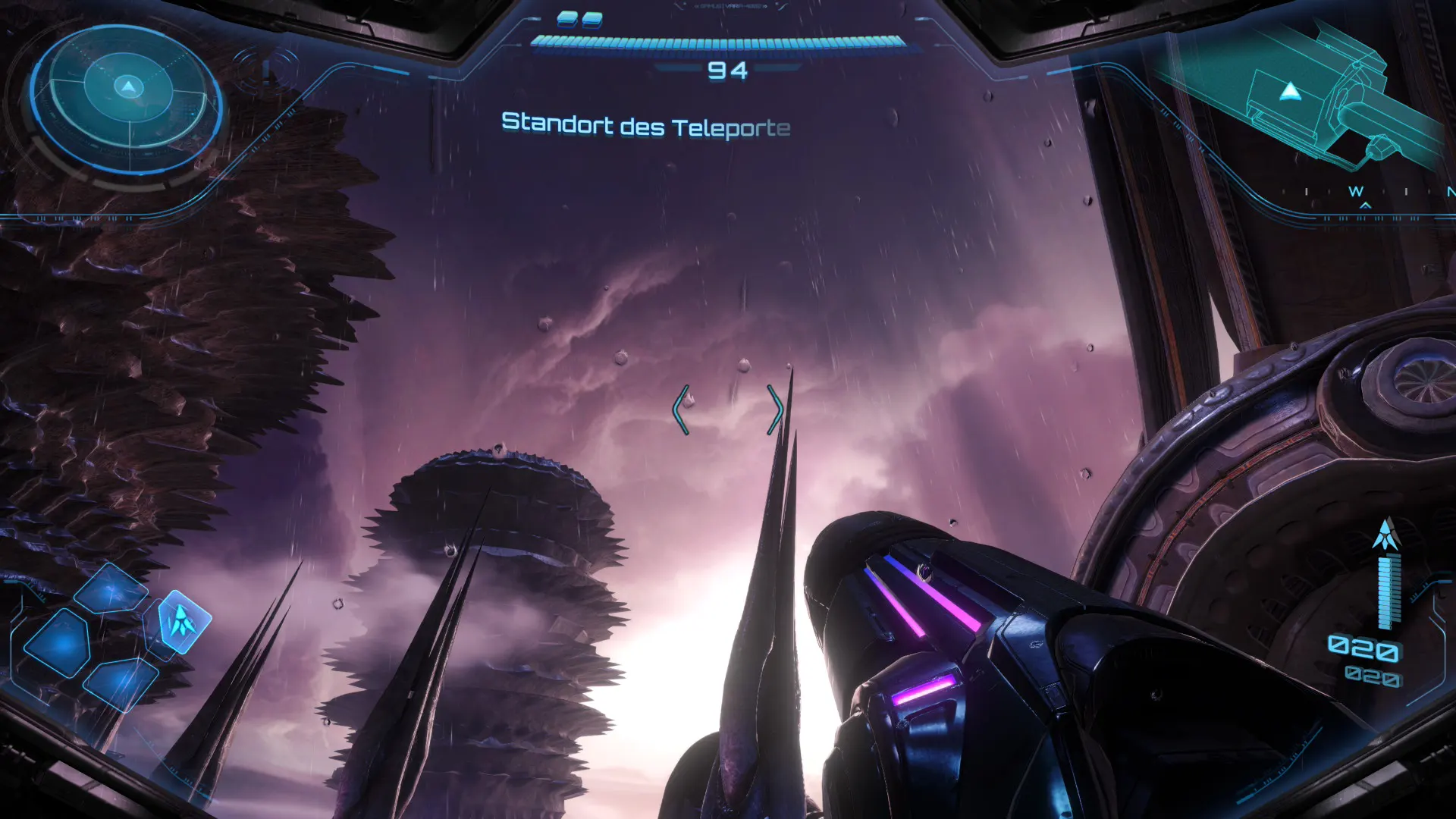Click the W compass heading marker
Viewport: 1456px width, 819px height.
pyautogui.click(x=1356, y=192)
